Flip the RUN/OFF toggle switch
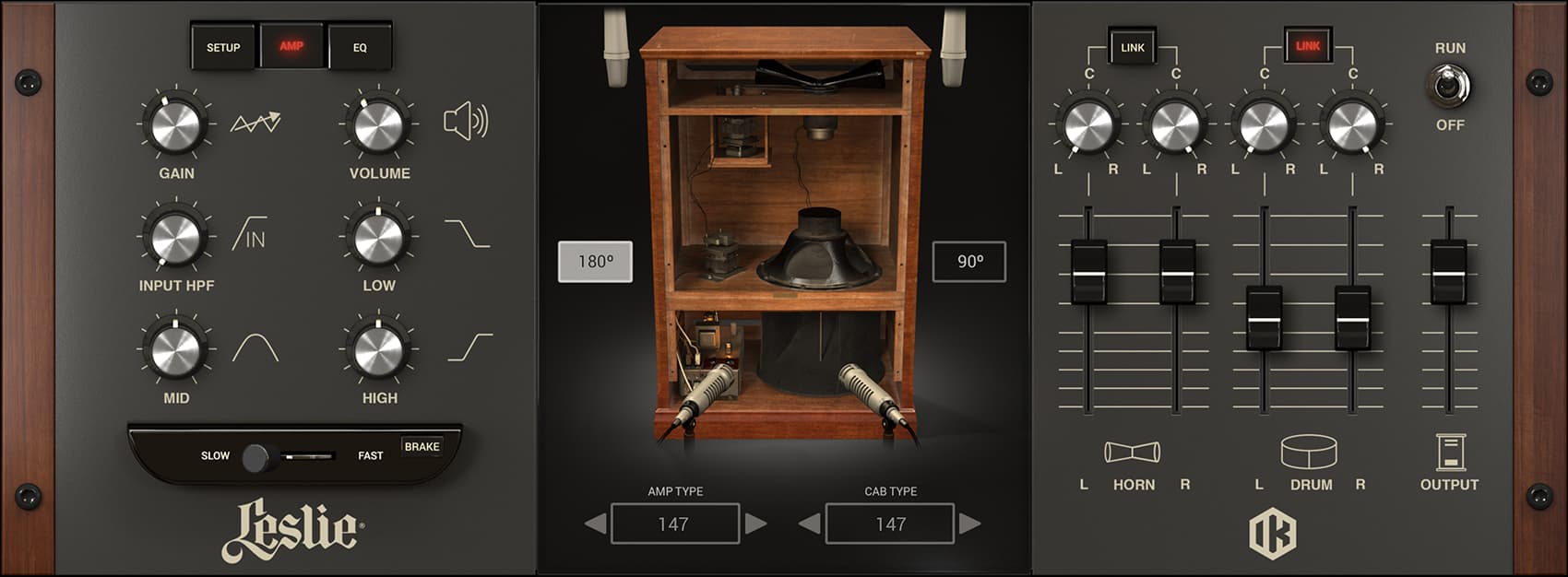 1448,86
